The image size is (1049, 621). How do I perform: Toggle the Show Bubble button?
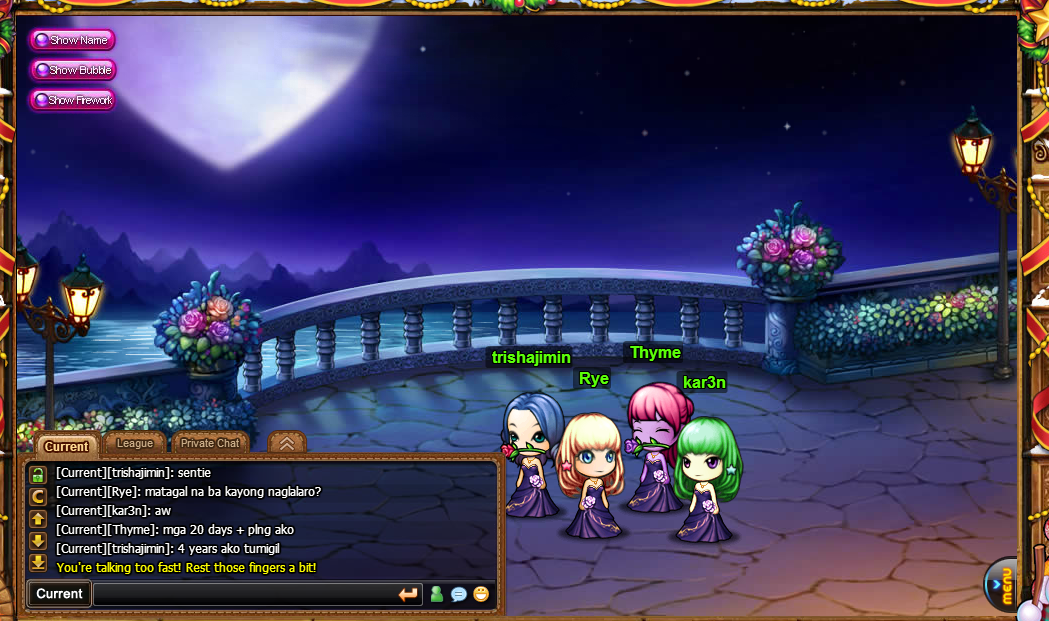click(73, 70)
